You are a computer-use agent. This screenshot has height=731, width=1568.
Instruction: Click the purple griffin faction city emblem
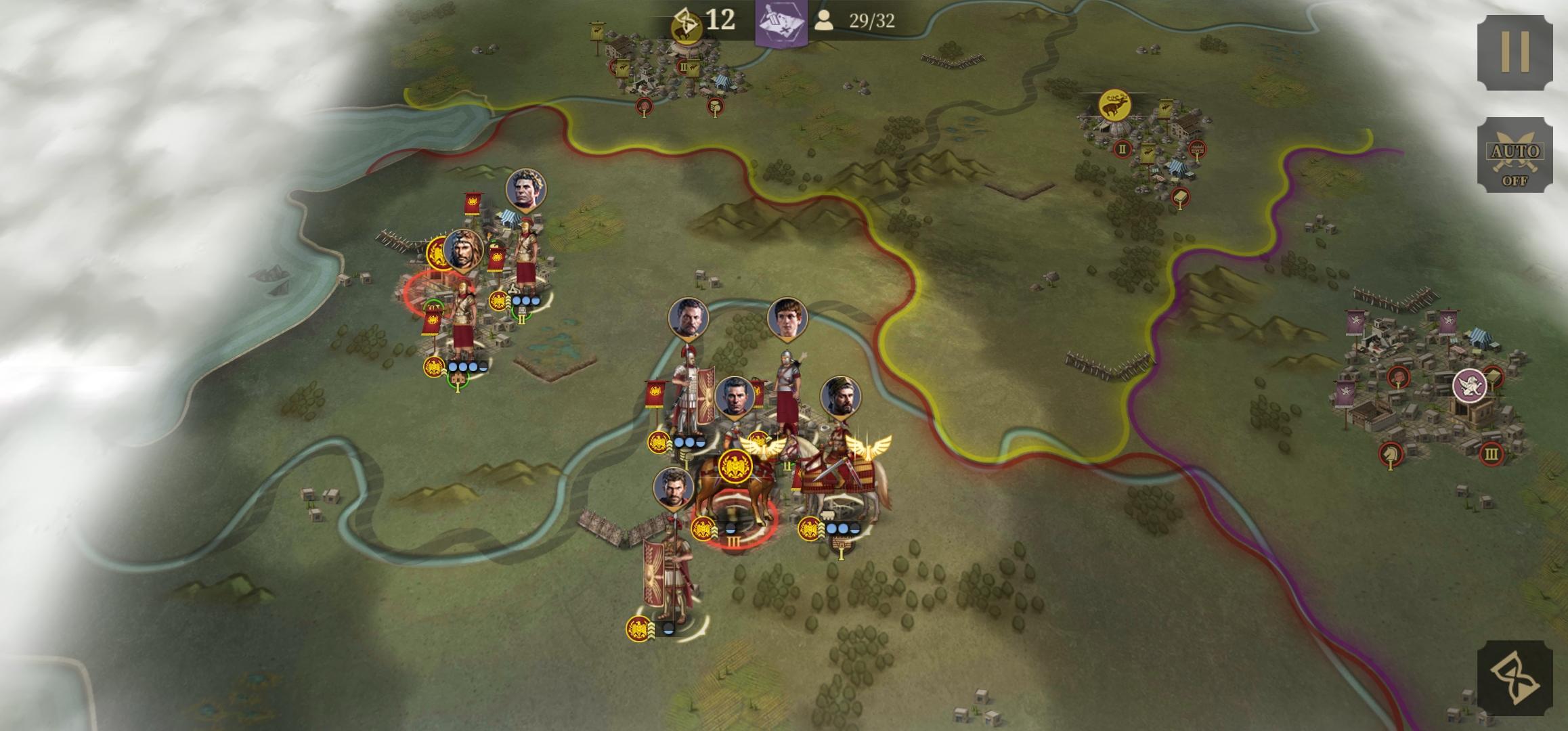tap(1469, 385)
